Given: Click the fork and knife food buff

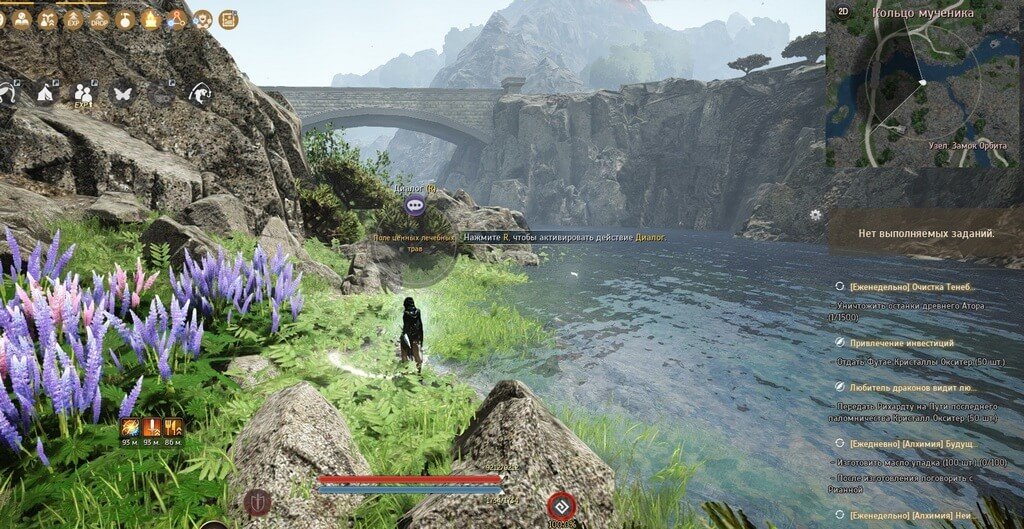Looking at the screenshot, I should pyautogui.click(x=173, y=427).
